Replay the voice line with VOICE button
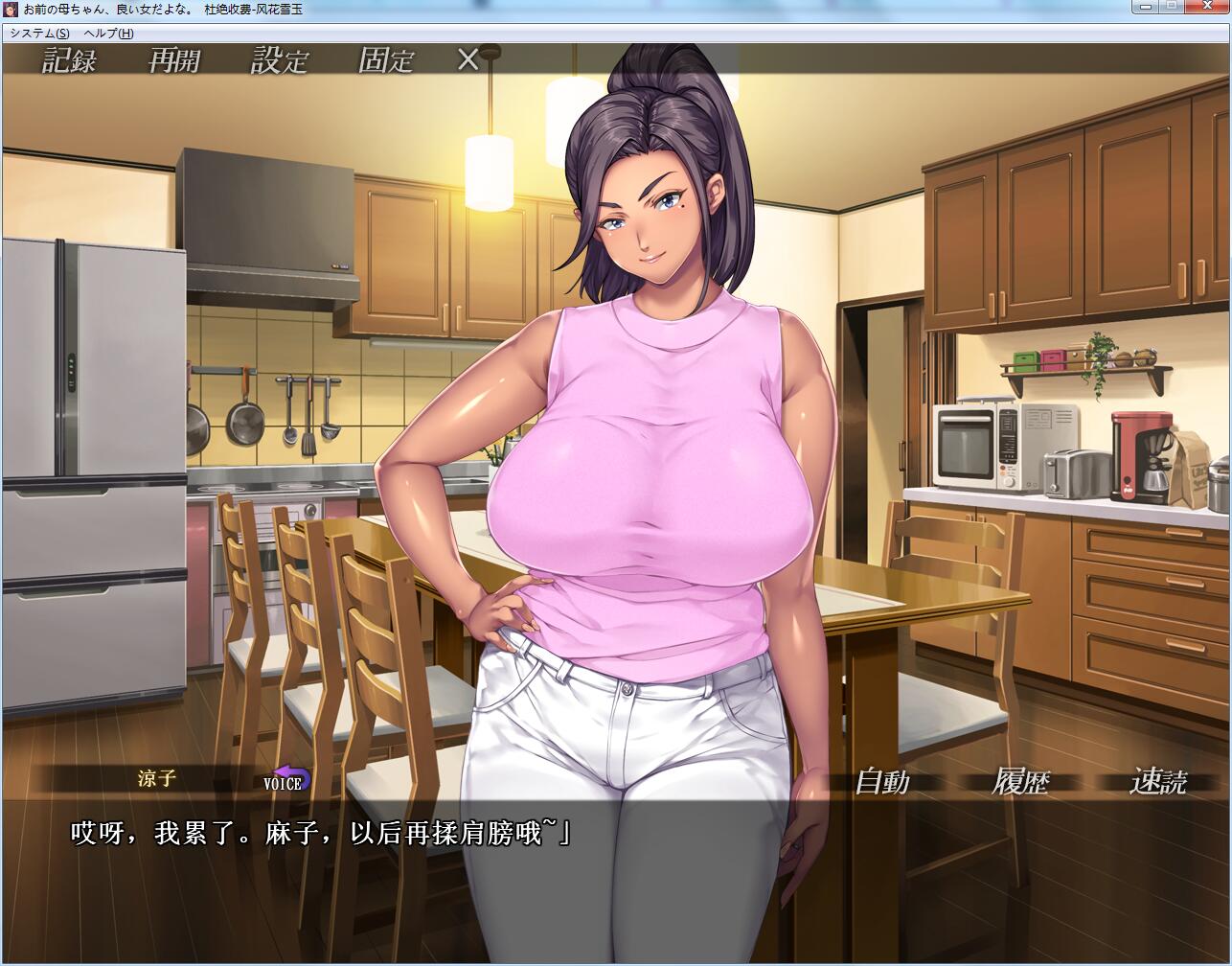1232x966 pixels. [x=285, y=779]
